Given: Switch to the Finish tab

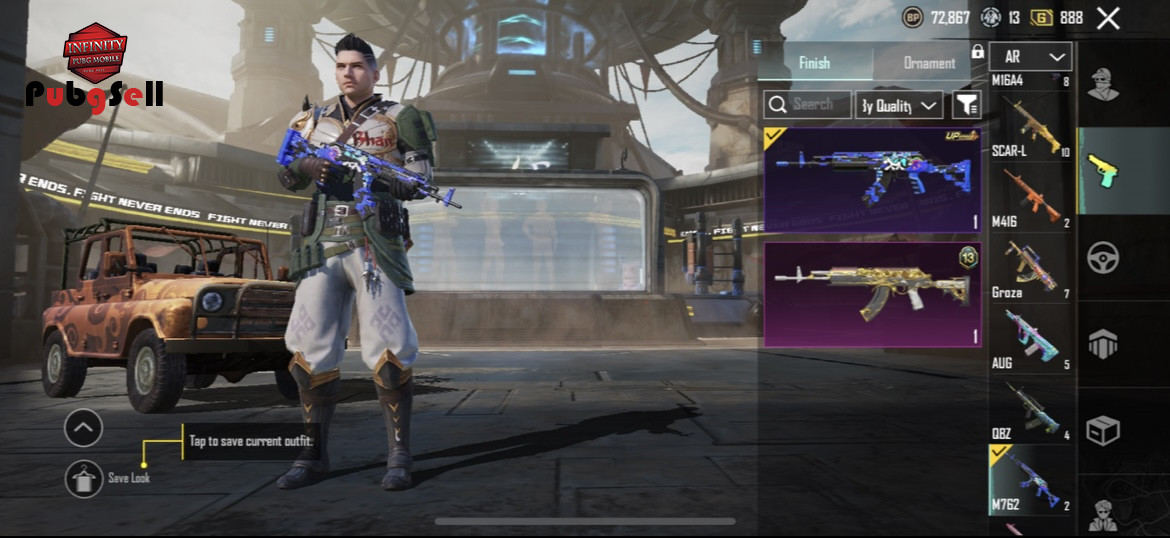Looking at the screenshot, I should (814, 62).
